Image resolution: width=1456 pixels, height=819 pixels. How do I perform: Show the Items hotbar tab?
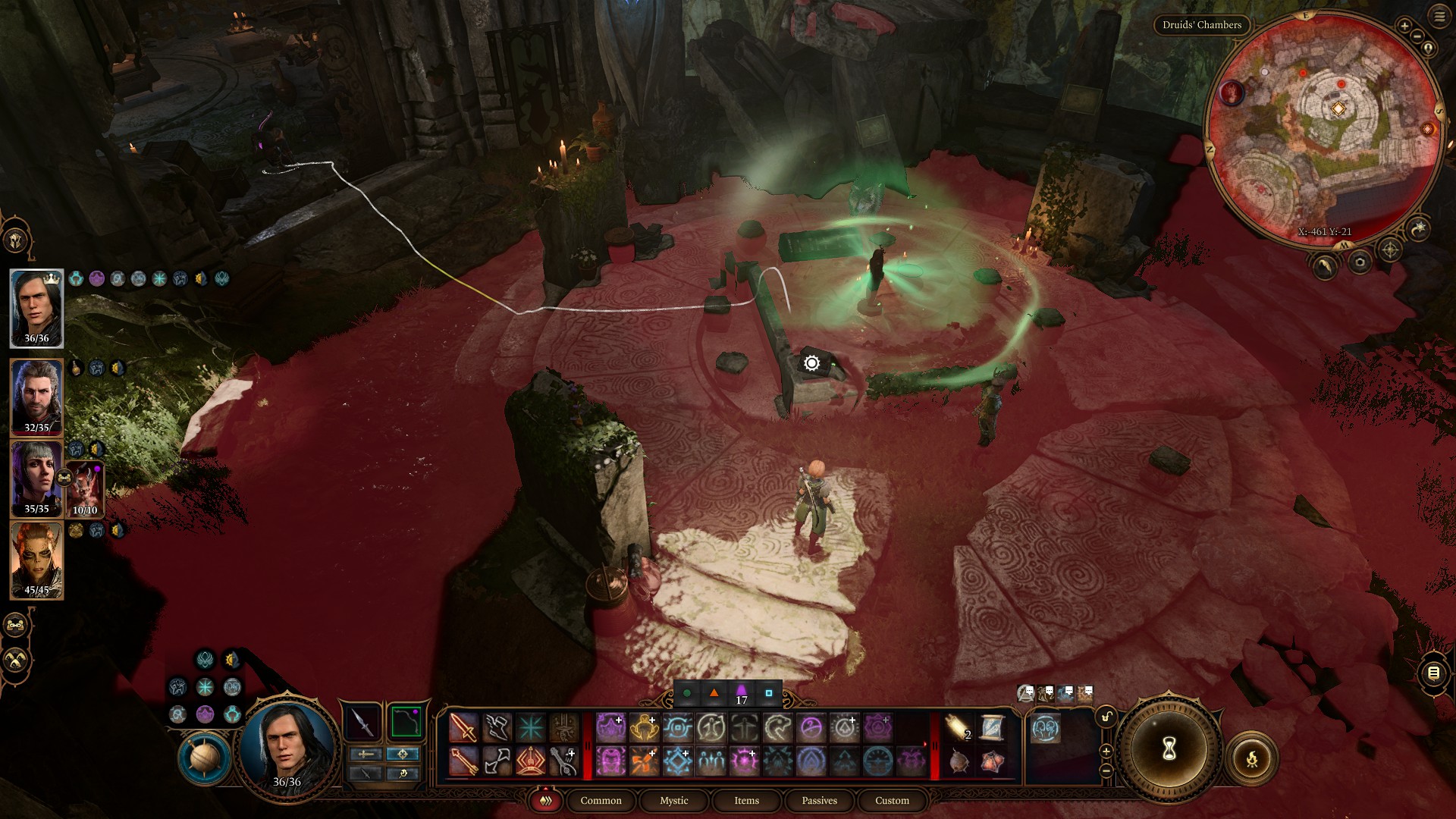click(x=746, y=801)
